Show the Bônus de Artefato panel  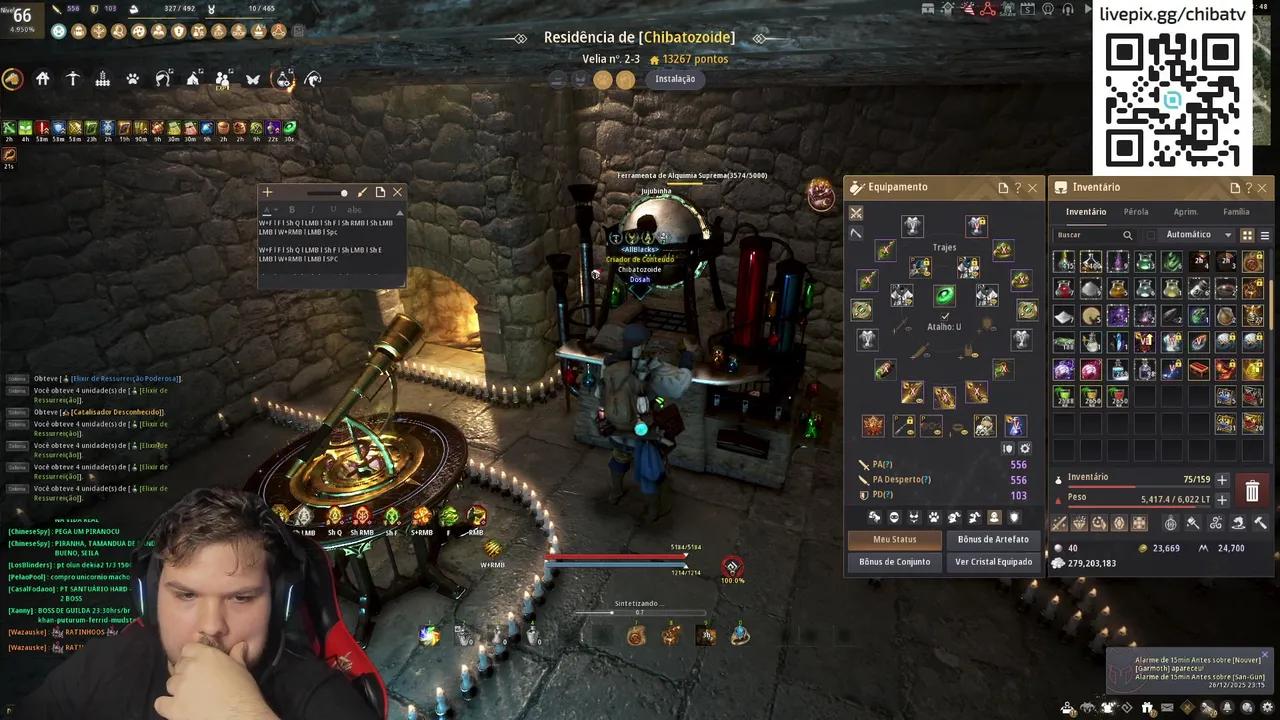click(992, 540)
